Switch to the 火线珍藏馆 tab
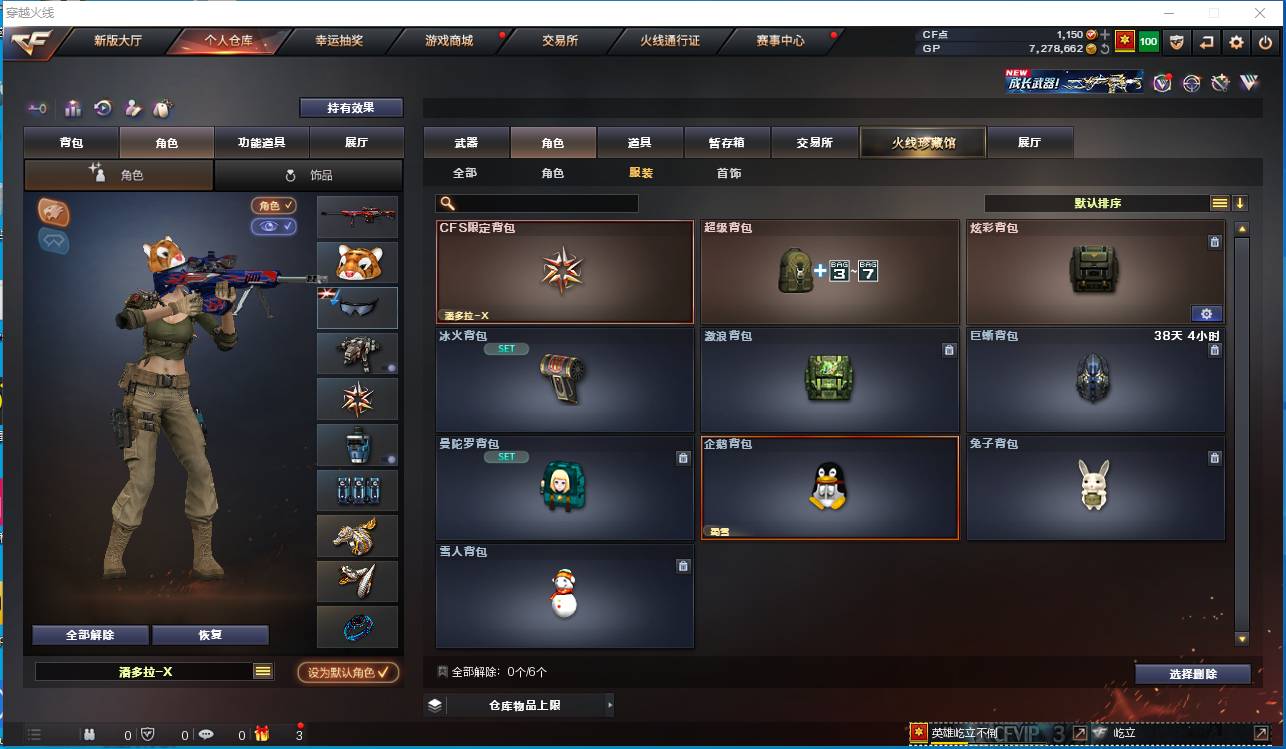Screen dimensions: 1286x749 pos(922,142)
